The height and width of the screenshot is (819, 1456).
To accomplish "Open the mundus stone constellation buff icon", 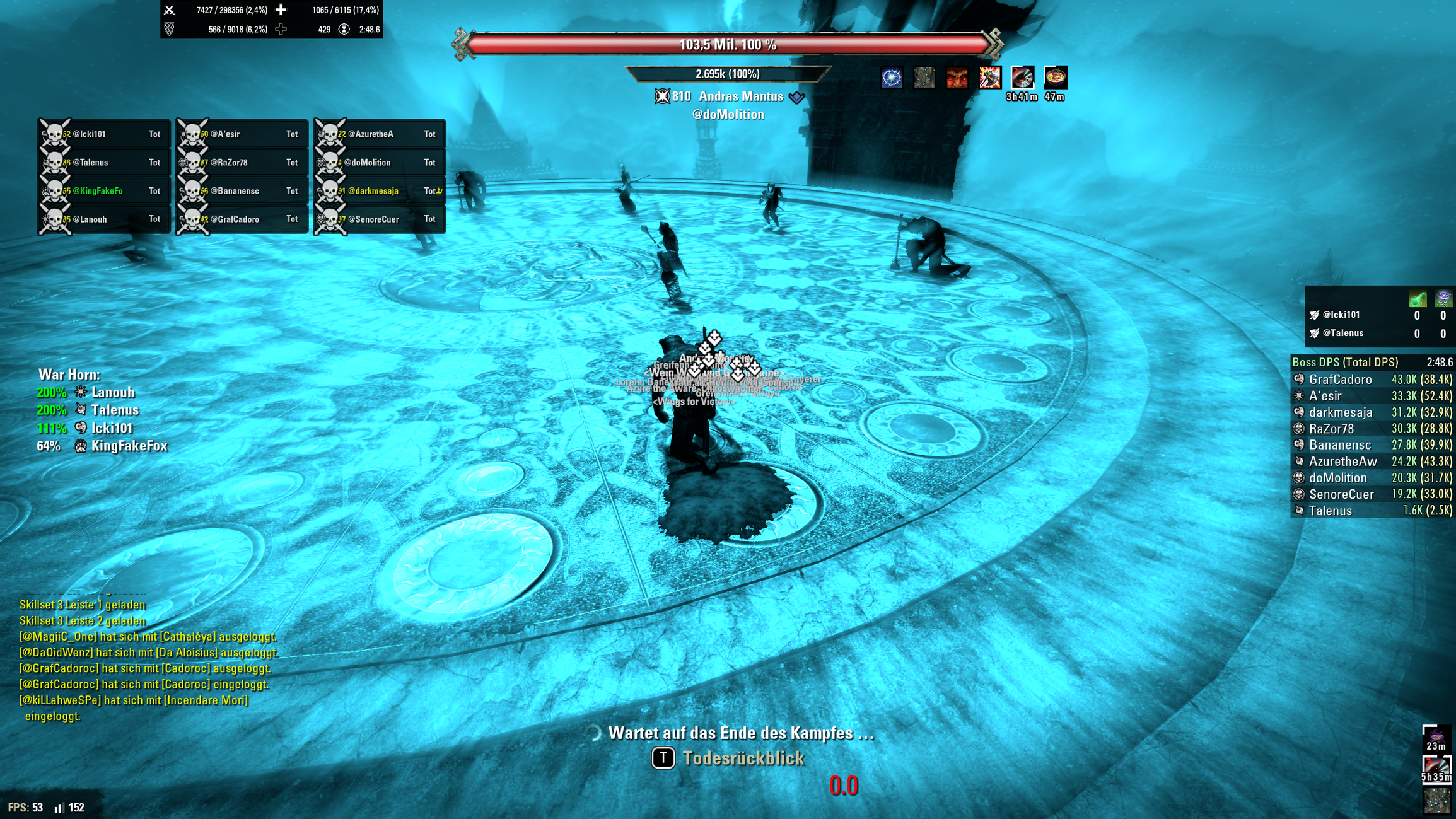I will [923, 78].
